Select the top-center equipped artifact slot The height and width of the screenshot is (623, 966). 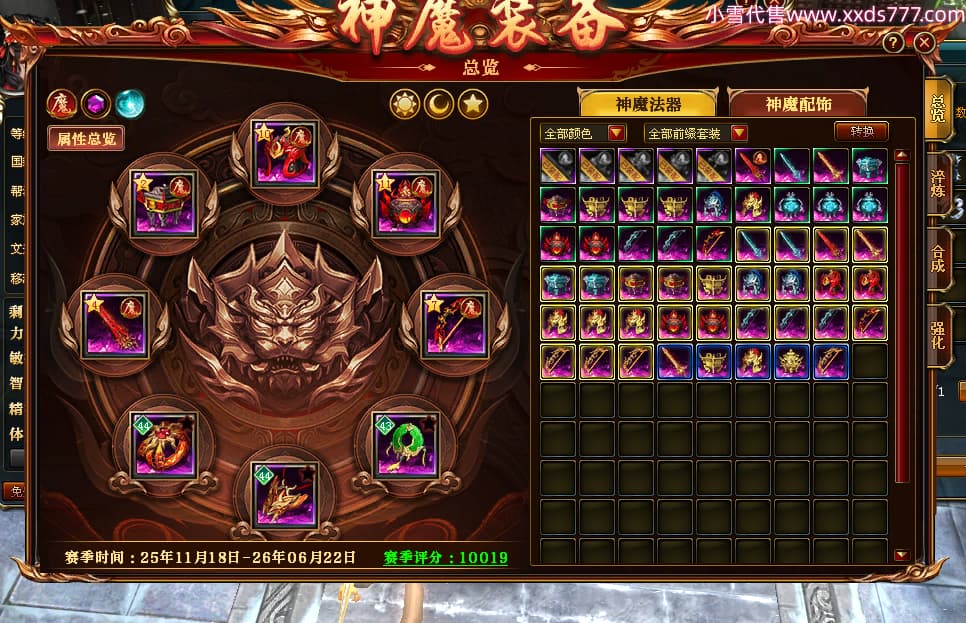[x=286, y=151]
